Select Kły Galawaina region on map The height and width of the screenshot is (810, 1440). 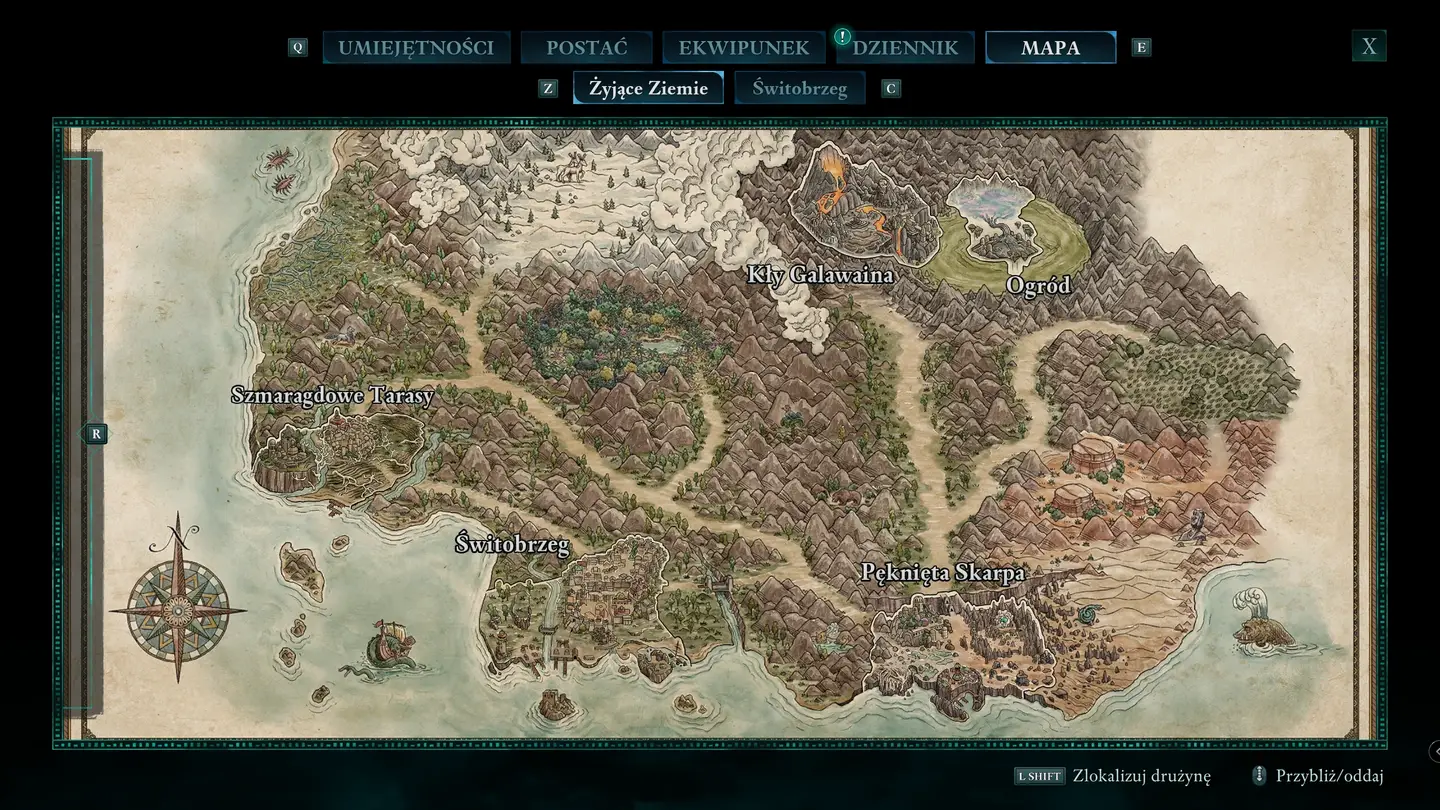pyautogui.click(x=820, y=274)
